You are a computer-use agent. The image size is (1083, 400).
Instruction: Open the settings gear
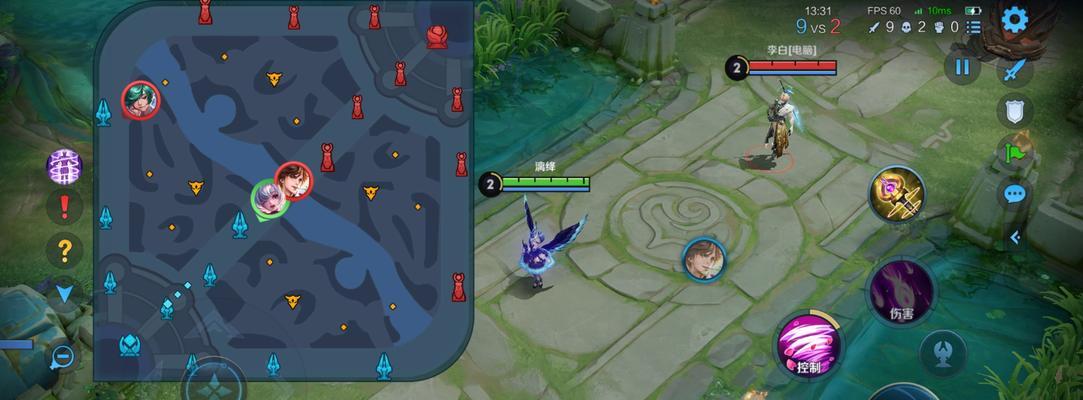coord(1015,19)
